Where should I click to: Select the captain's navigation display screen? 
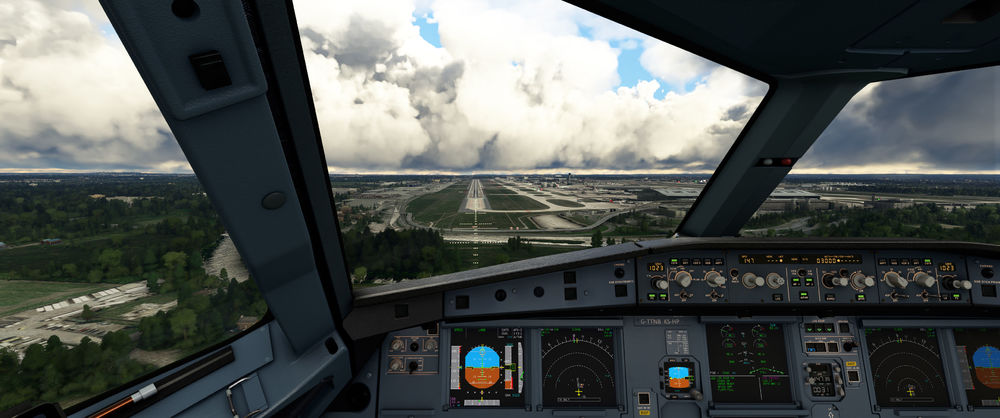click(578, 366)
